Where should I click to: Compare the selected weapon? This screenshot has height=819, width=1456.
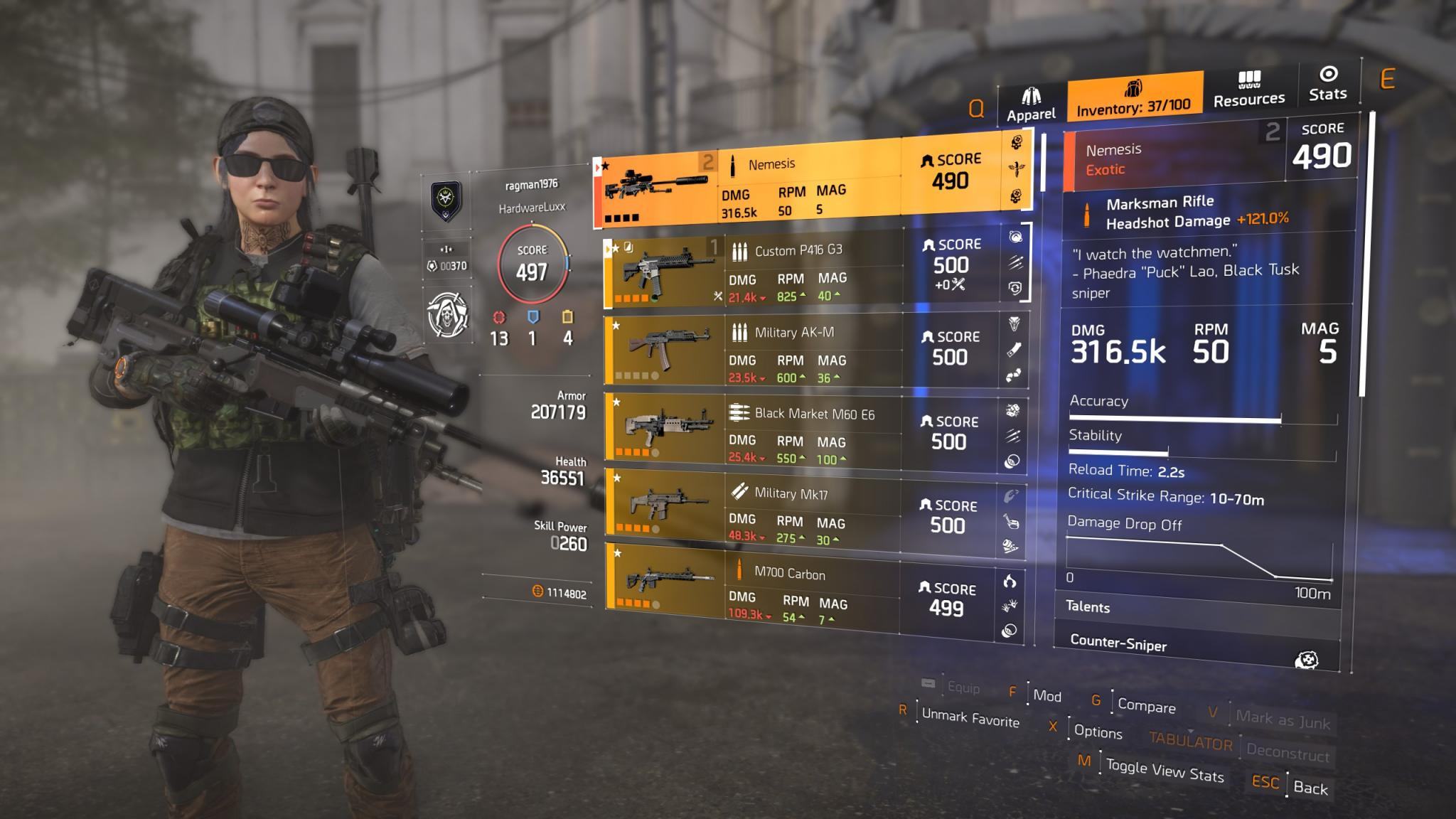[1146, 705]
